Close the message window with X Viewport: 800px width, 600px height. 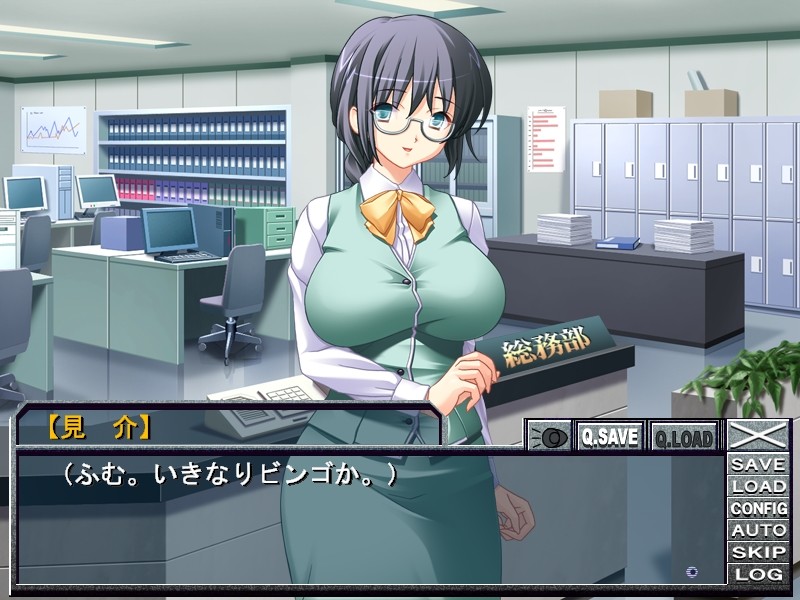[758, 435]
